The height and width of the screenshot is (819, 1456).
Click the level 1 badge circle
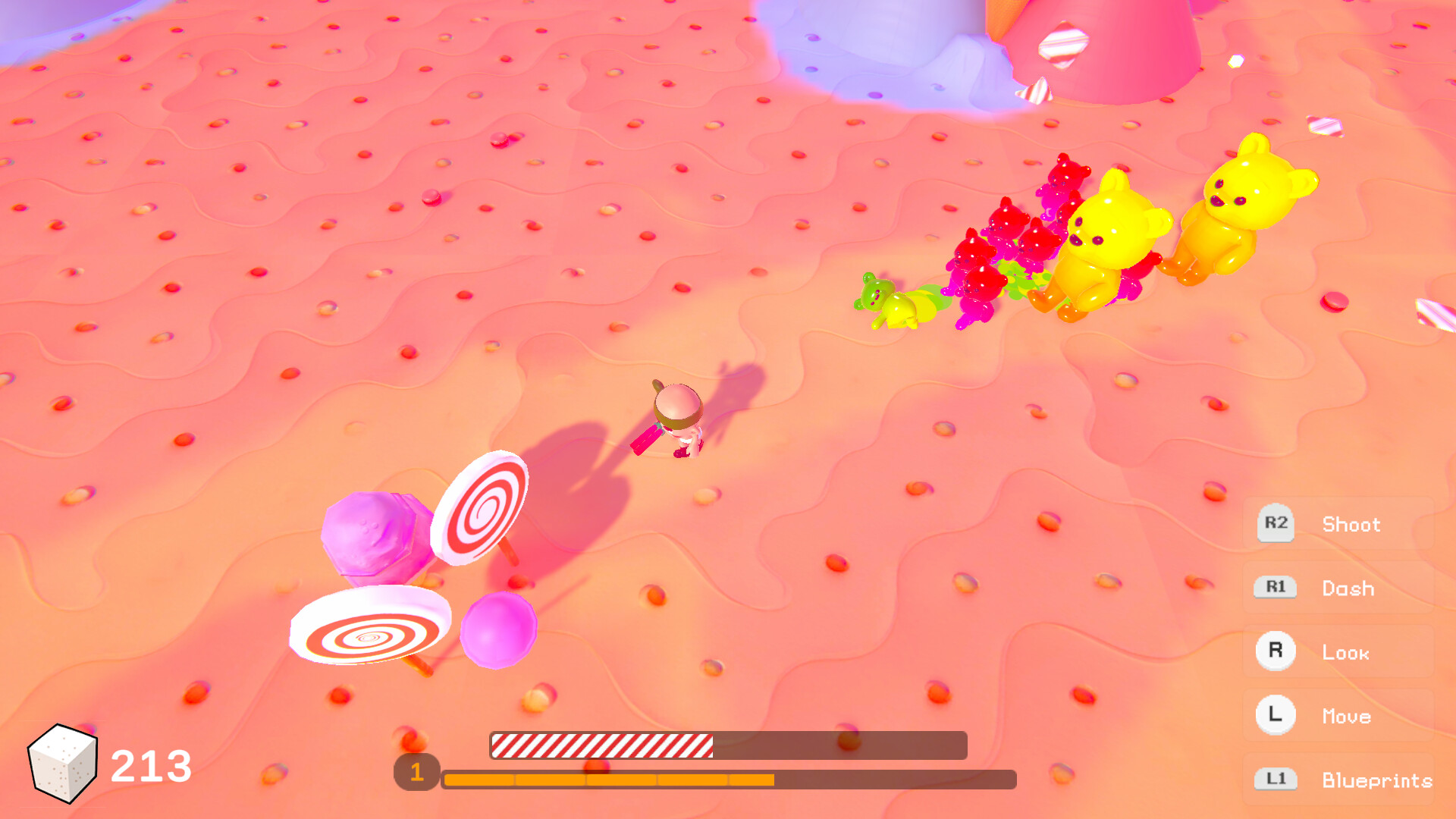coord(416,773)
